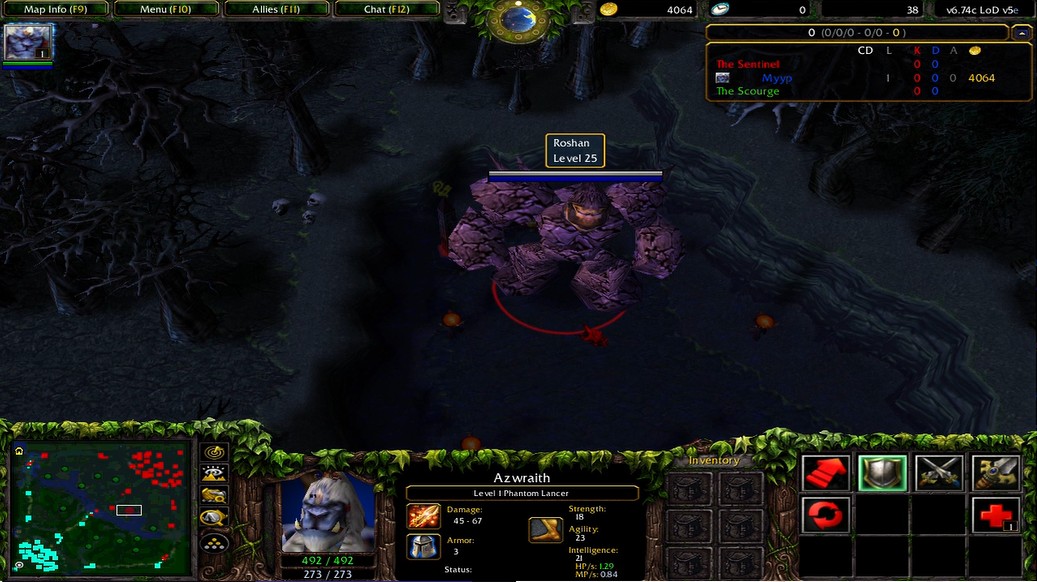This screenshot has height=582, width=1037.
Task: Click the red circular arrows command icon
Action: click(x=826, y=515)
